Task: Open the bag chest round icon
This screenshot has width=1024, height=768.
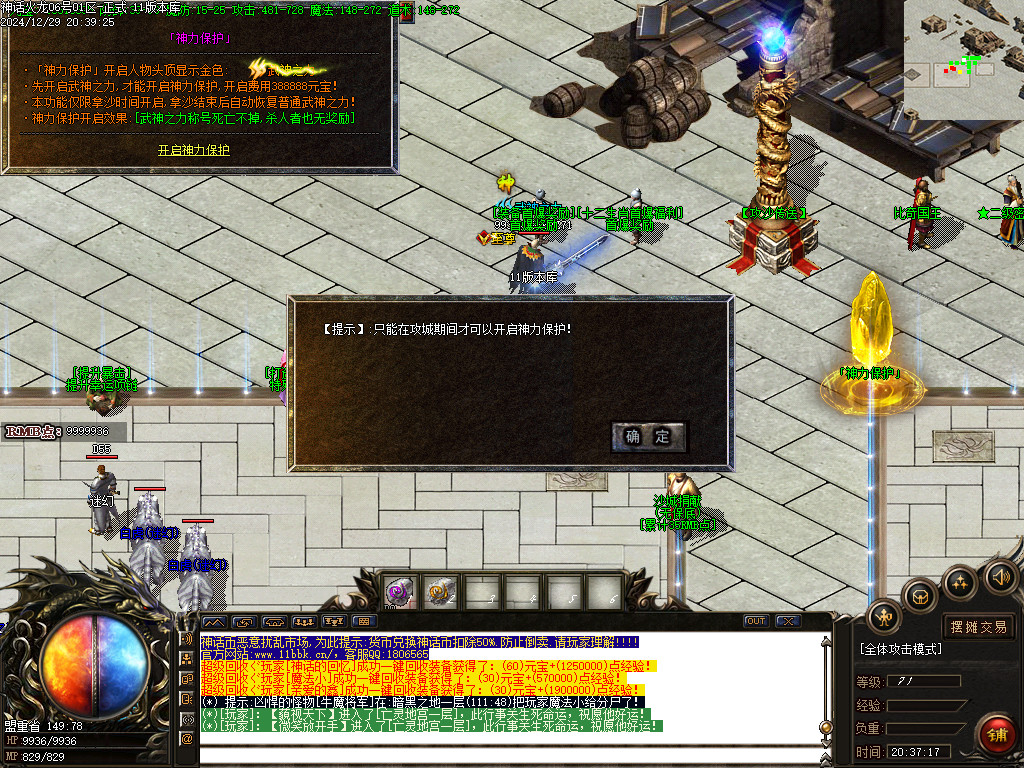Action: 920,596
